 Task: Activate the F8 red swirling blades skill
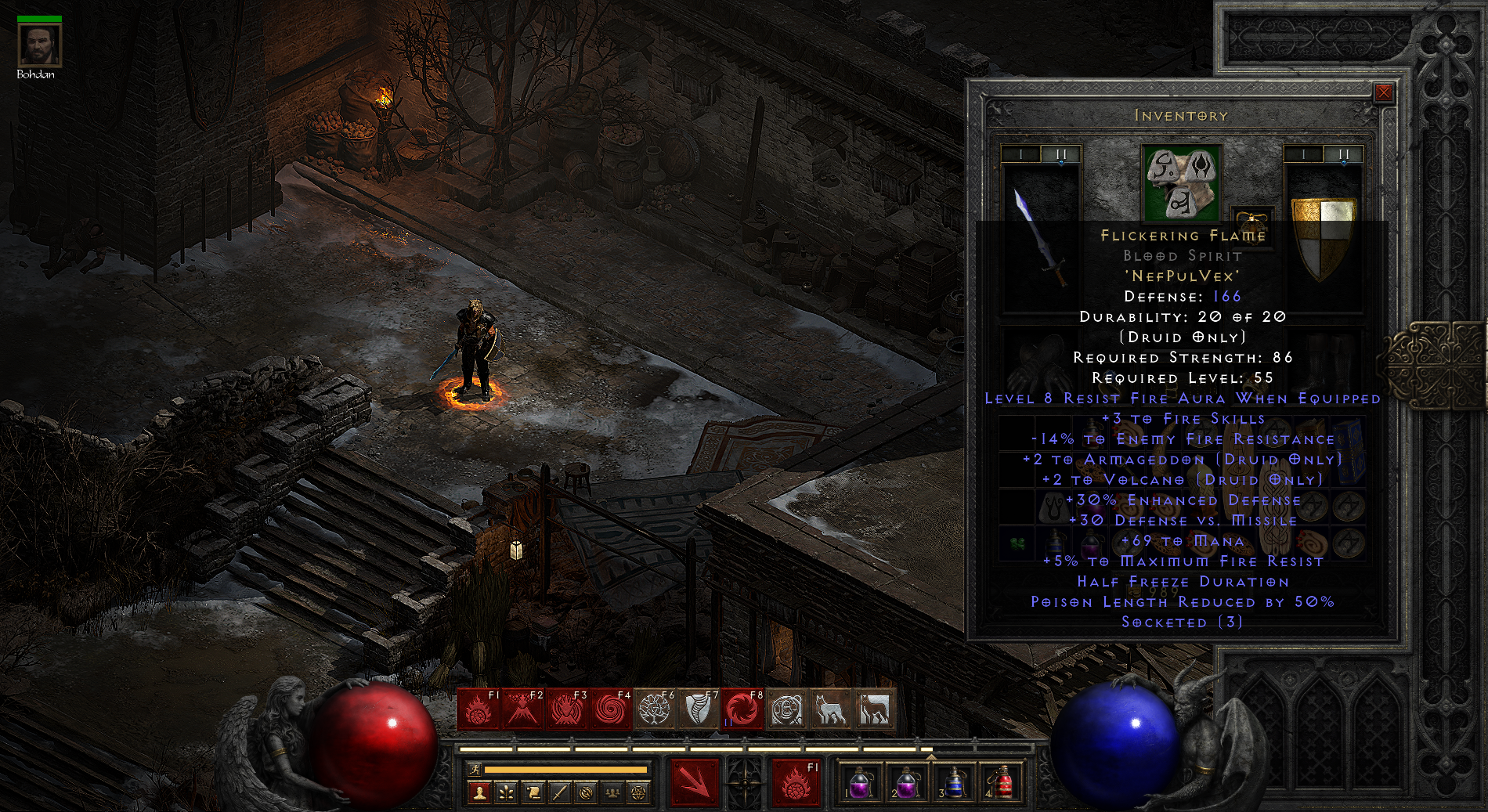742,709
